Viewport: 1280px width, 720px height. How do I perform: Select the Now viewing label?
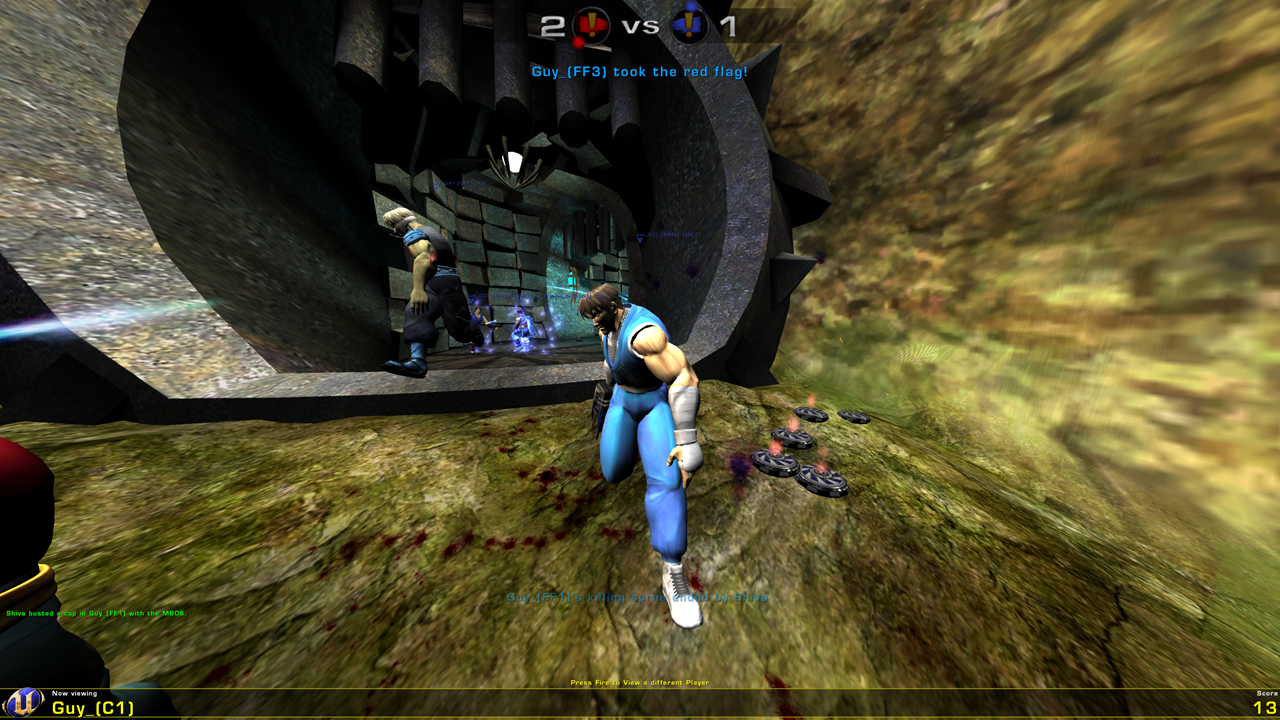click(75, 694)
